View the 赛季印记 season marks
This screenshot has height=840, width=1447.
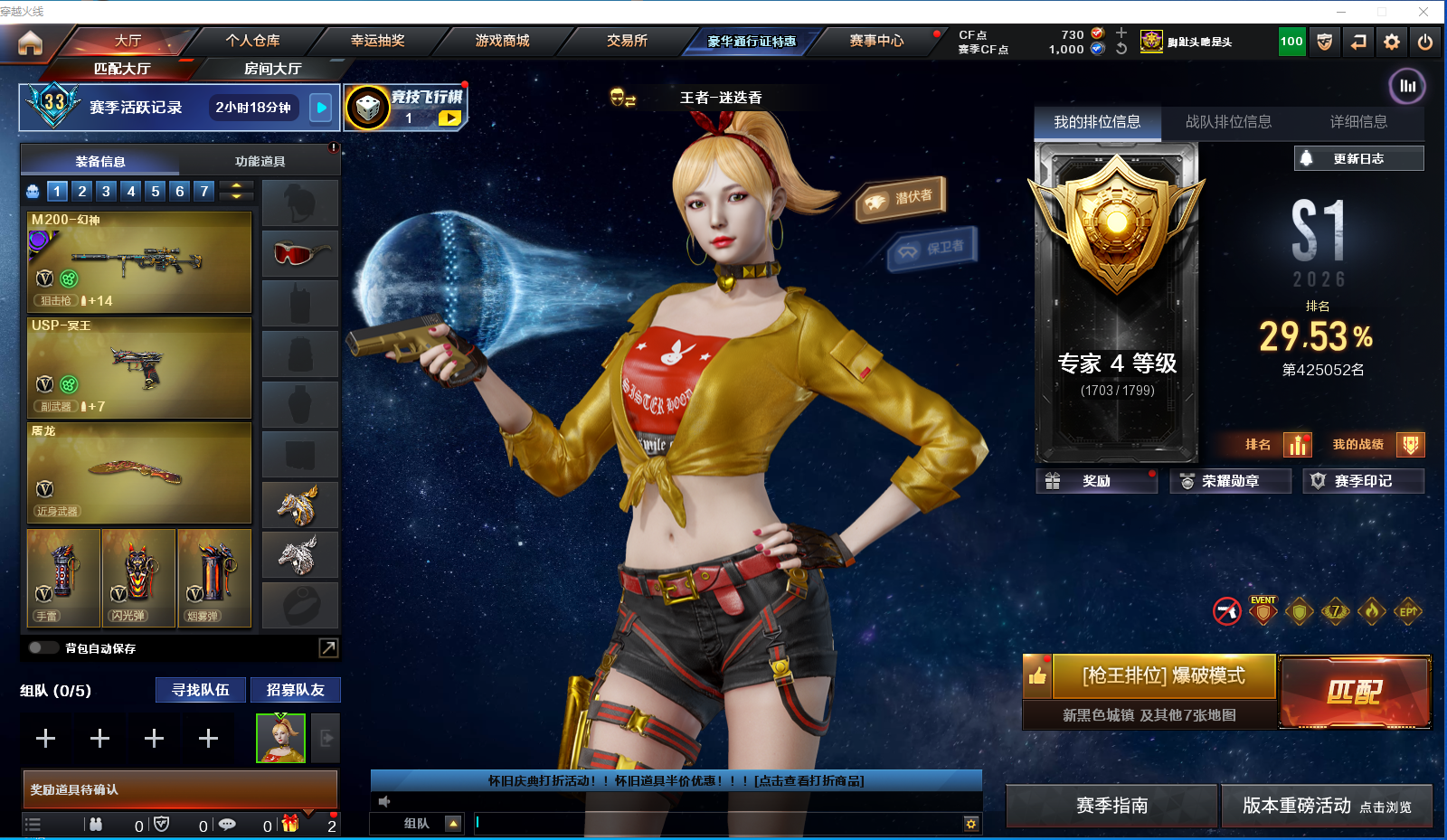point(1362,481)
